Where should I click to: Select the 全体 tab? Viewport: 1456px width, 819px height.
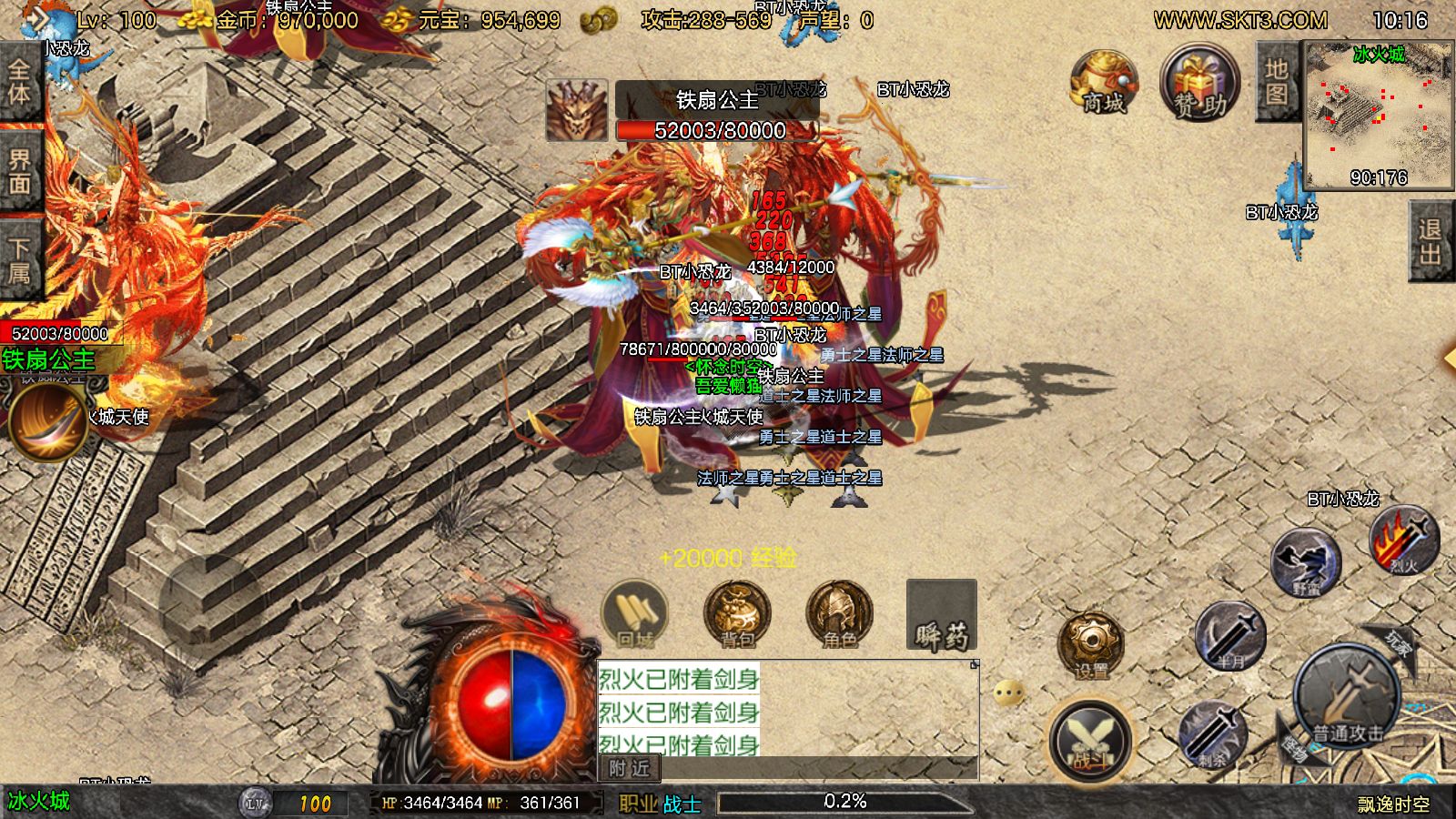19,82
